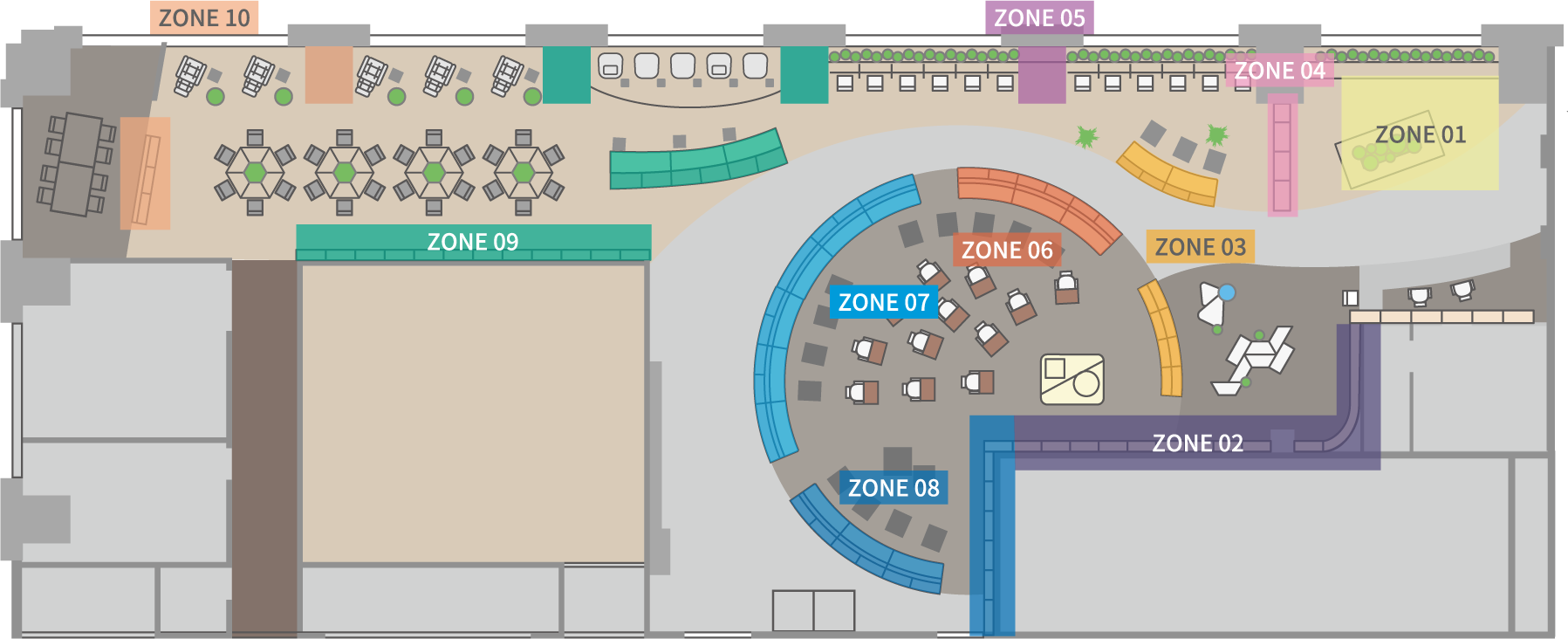Select the ZONE 01 label
This screenshot has height=639, width=1568.
(1420, 134)
